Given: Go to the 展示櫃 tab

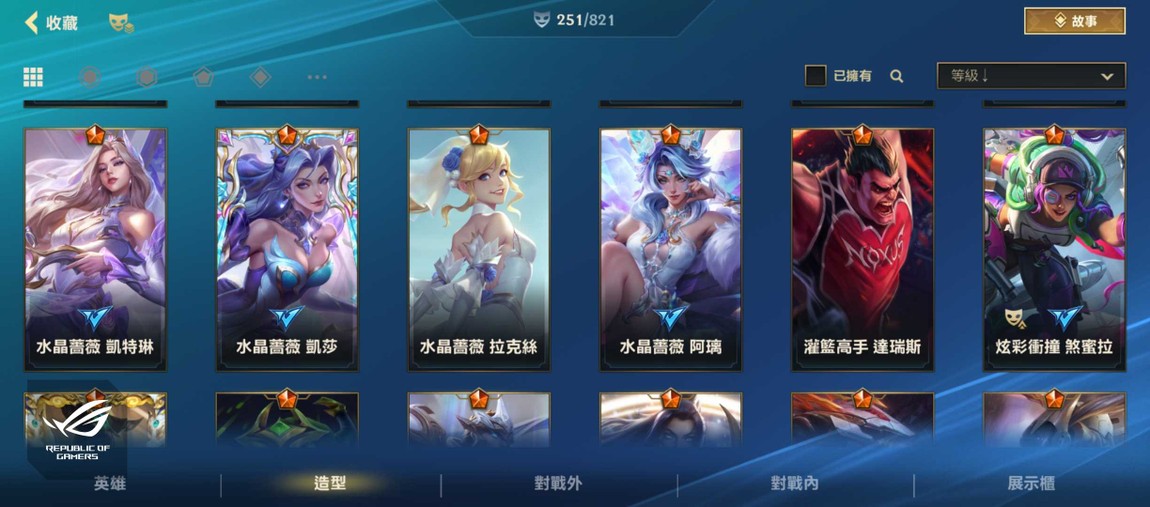Looking at the screenshot, I should point(1031,484).
